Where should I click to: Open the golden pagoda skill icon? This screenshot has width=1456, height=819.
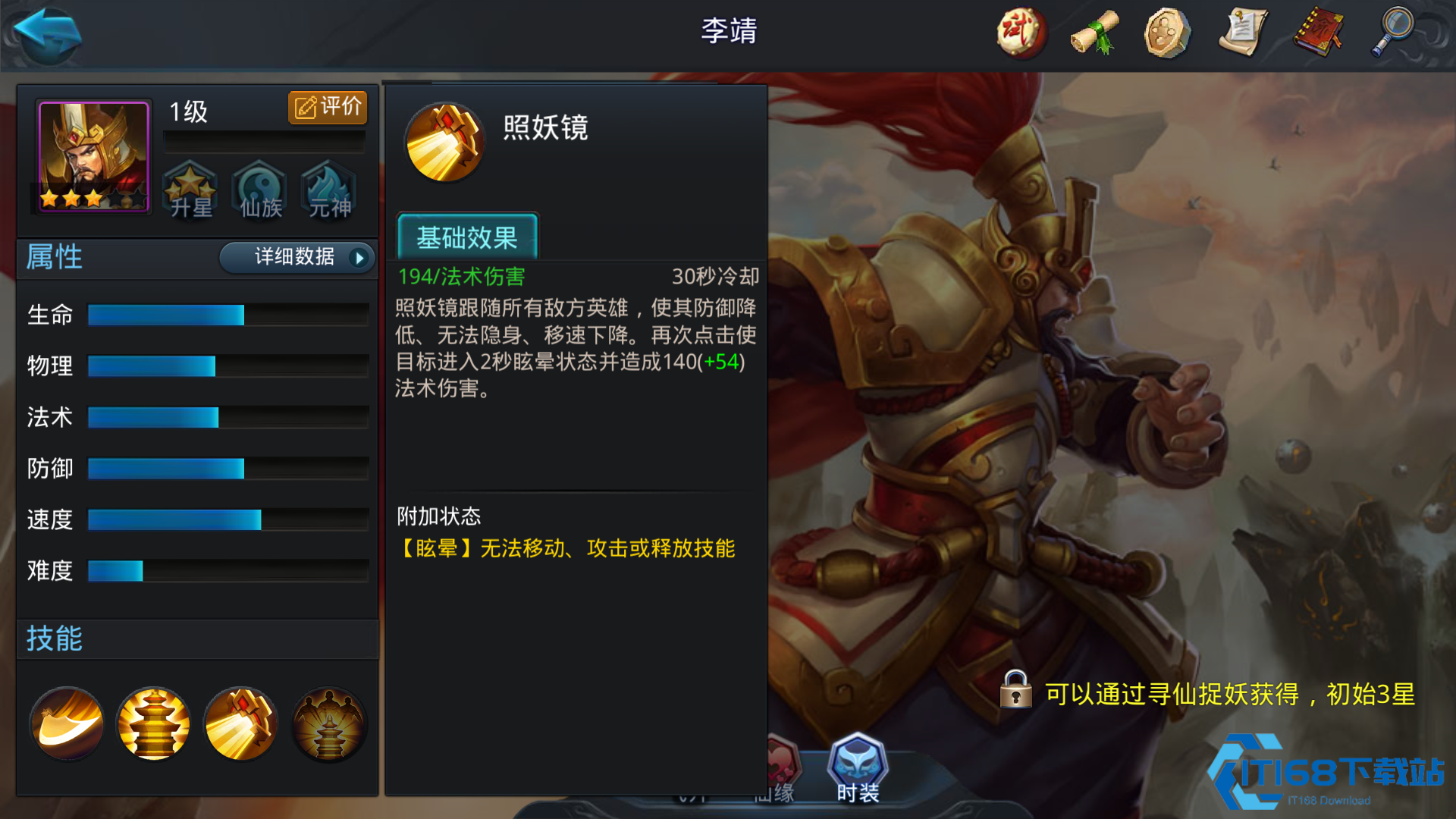pyautogui.click(x=153, y=723)
